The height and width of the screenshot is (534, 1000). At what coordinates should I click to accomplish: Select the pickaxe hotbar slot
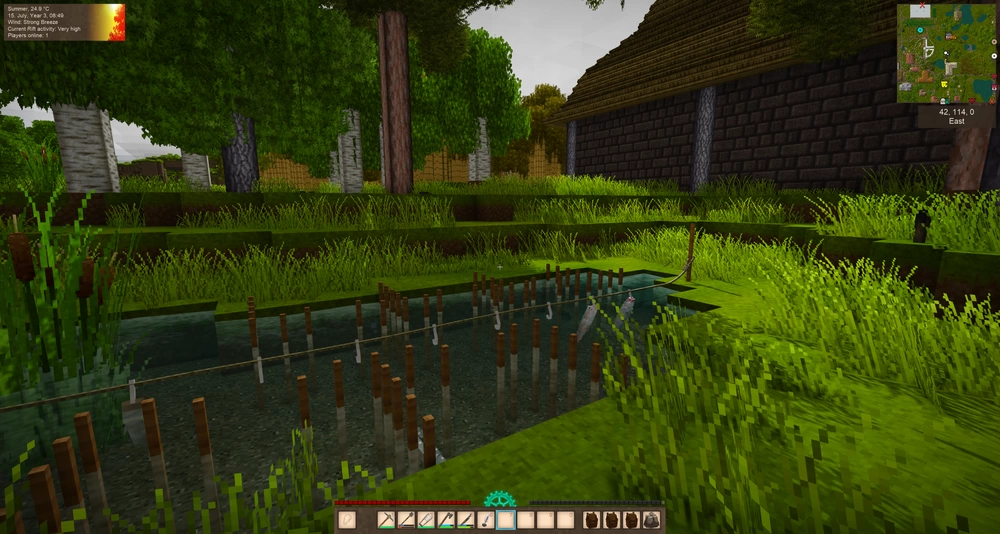[386, 520]
